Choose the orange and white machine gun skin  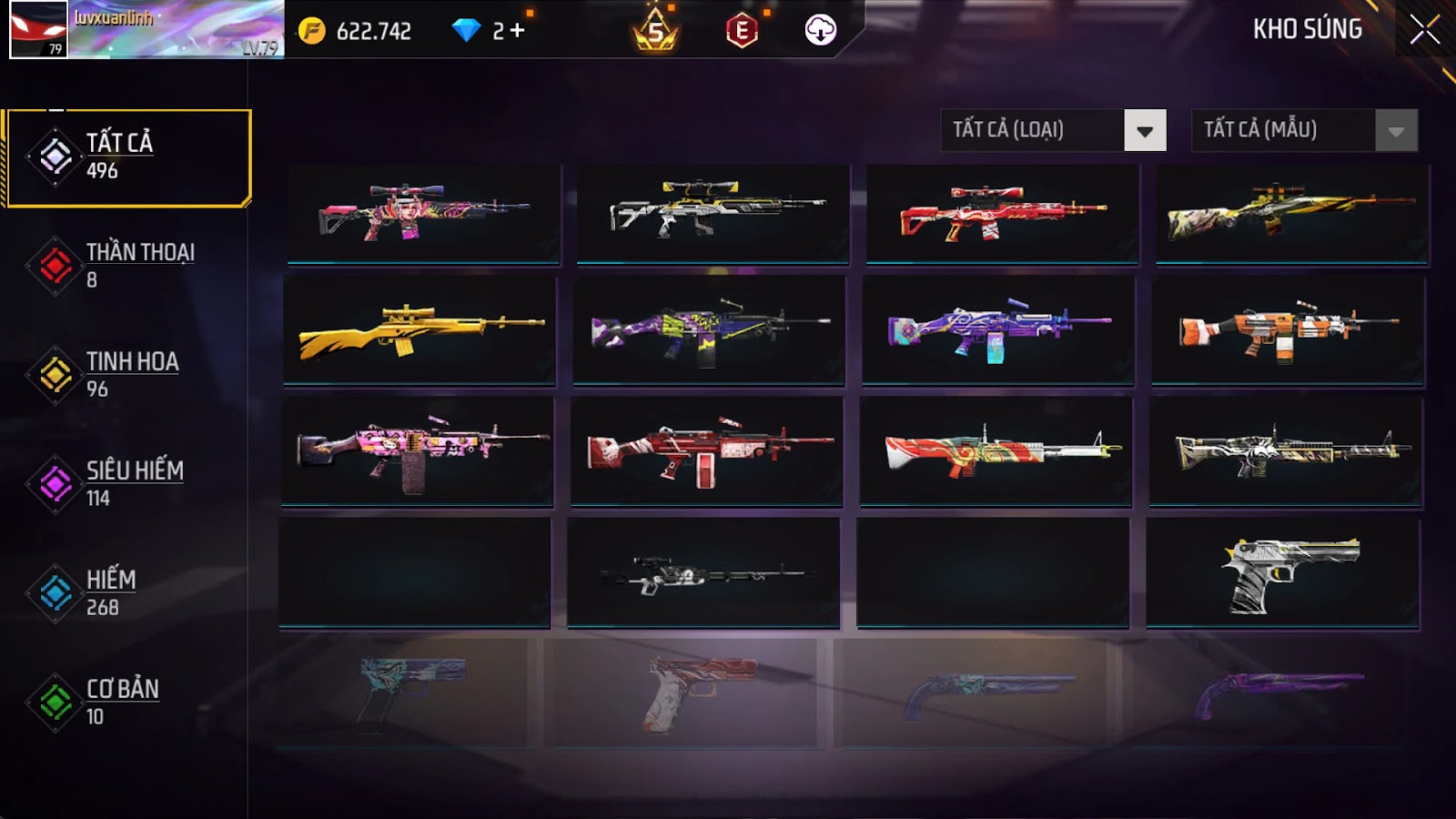[1288, 331]
